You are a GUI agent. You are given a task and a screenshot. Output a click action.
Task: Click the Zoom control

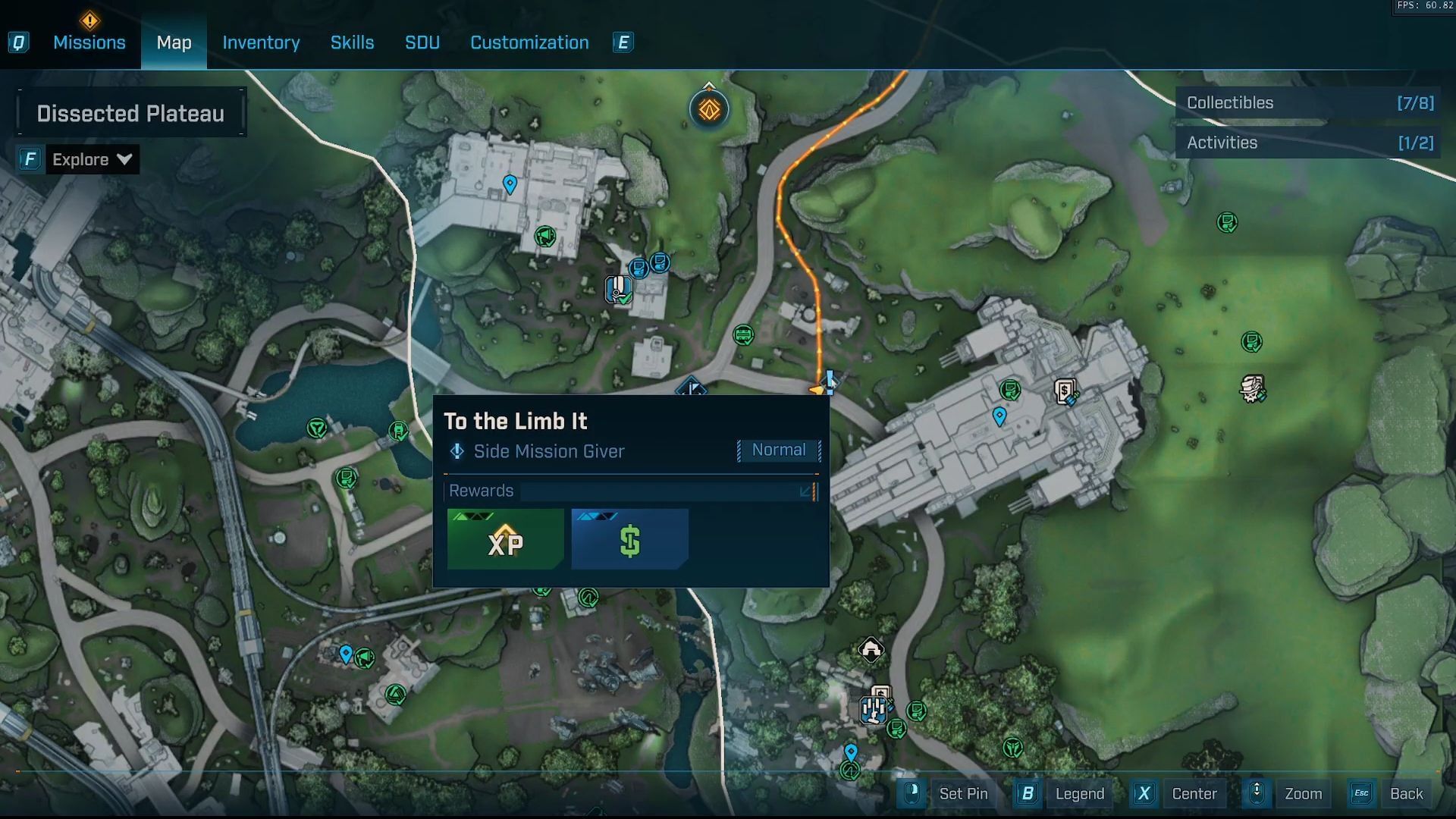pos(1302,794)
